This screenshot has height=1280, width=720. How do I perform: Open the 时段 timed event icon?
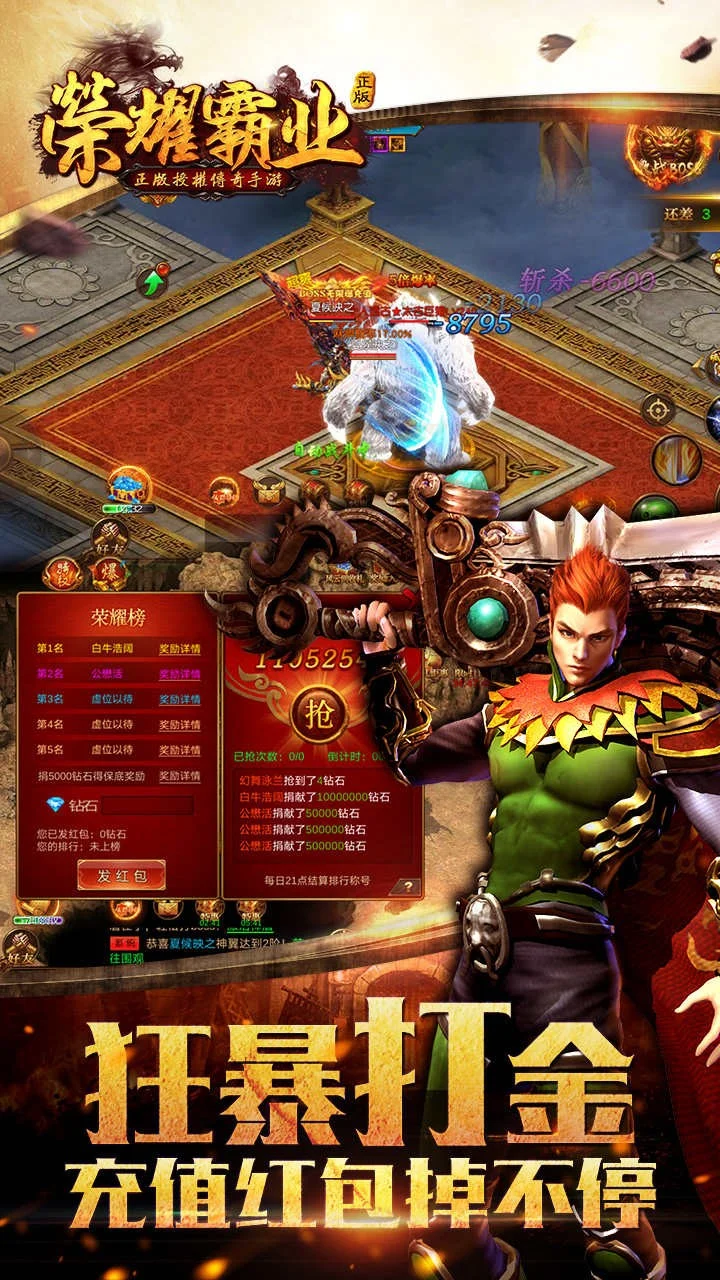point(62,574)
